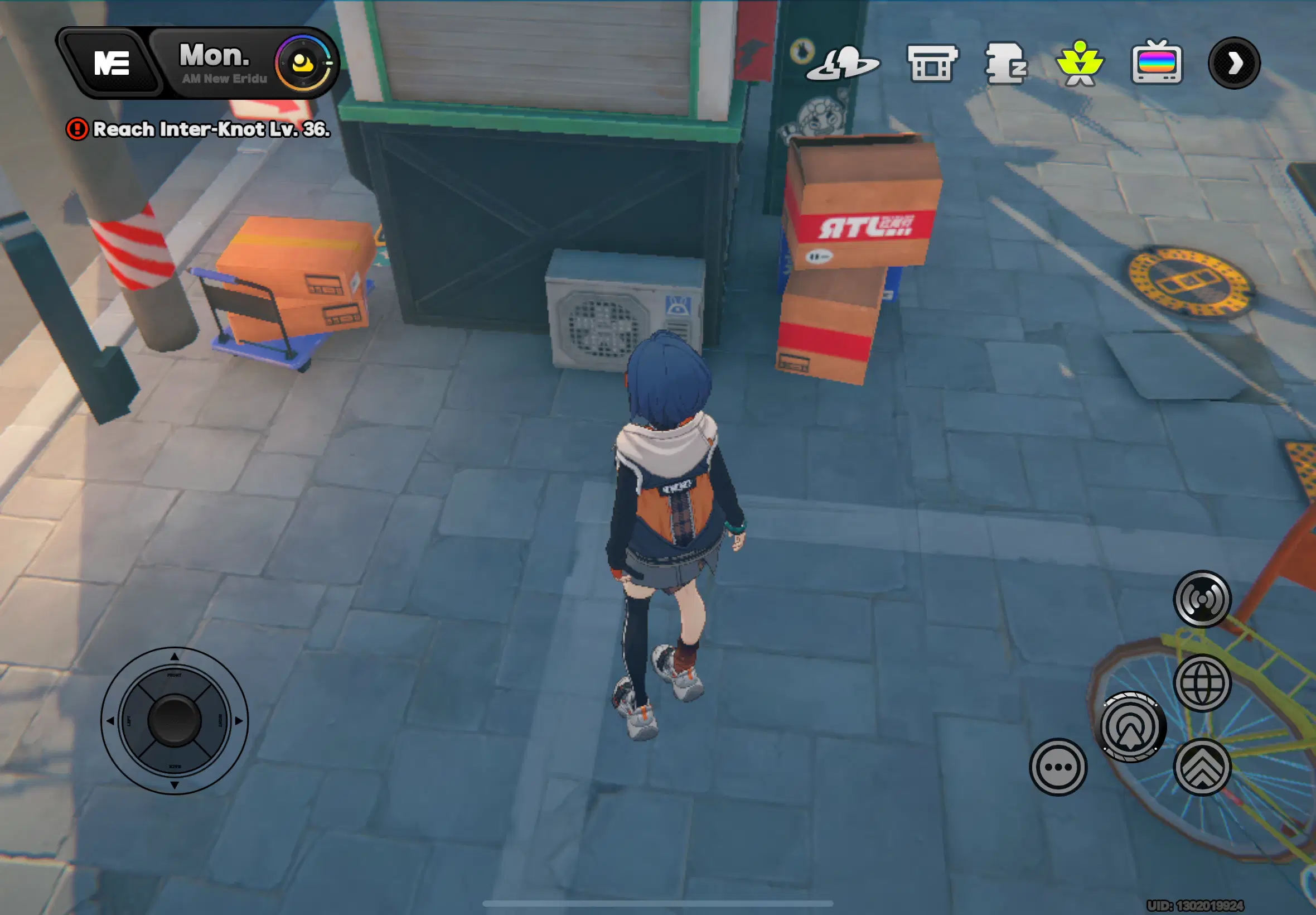
Task: Open the three-dot chat button
Action: click(1058, 767)
